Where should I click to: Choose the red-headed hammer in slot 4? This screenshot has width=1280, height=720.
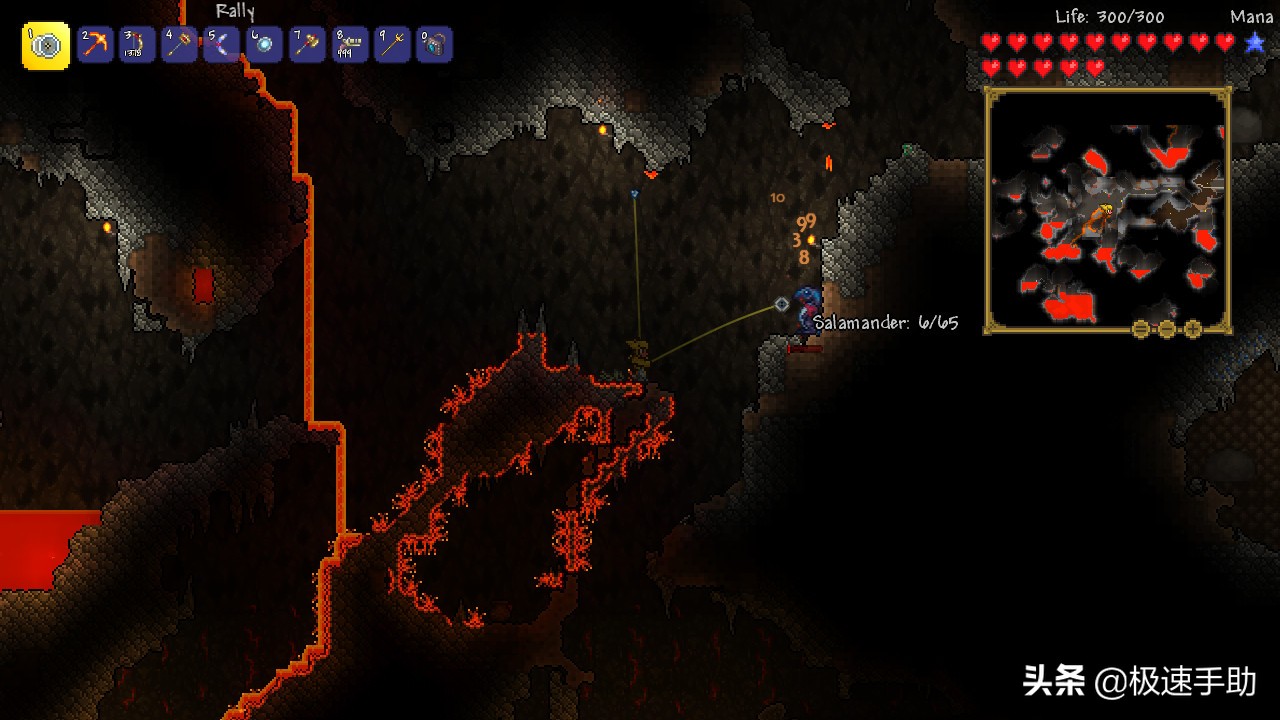click(179, 45)
